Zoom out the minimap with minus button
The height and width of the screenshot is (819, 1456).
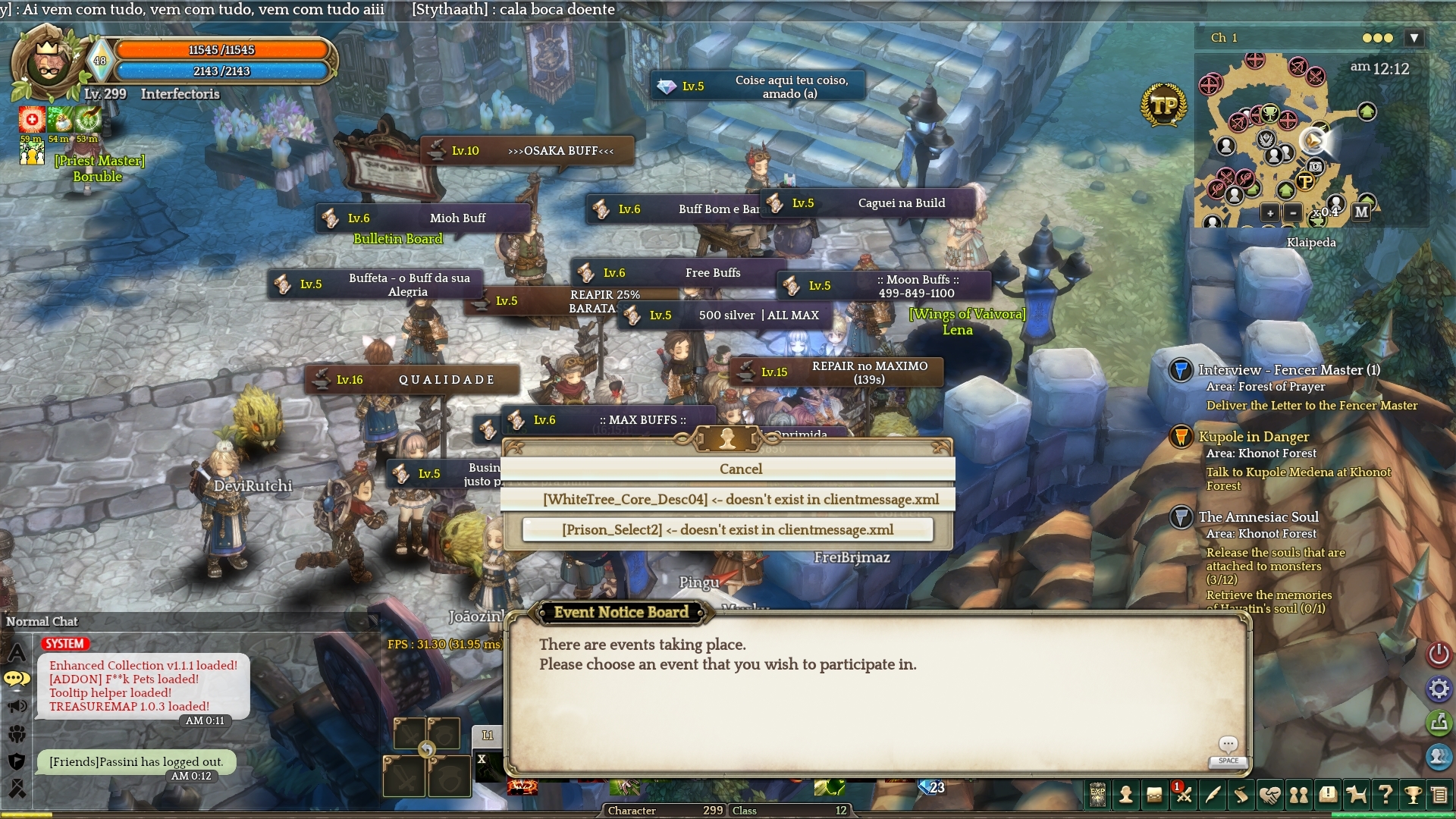point(1294,212)
